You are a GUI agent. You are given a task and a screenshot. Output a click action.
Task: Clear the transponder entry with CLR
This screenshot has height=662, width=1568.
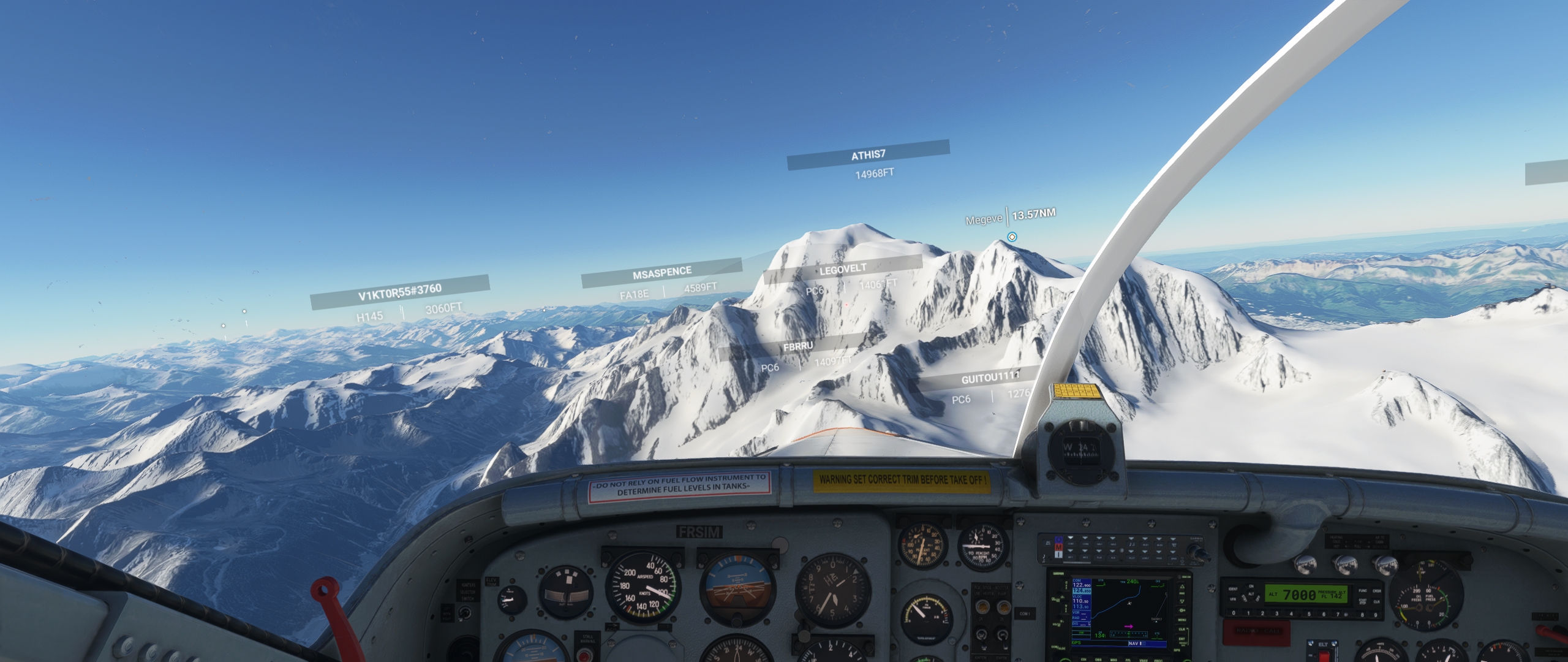click(1376, 601)
